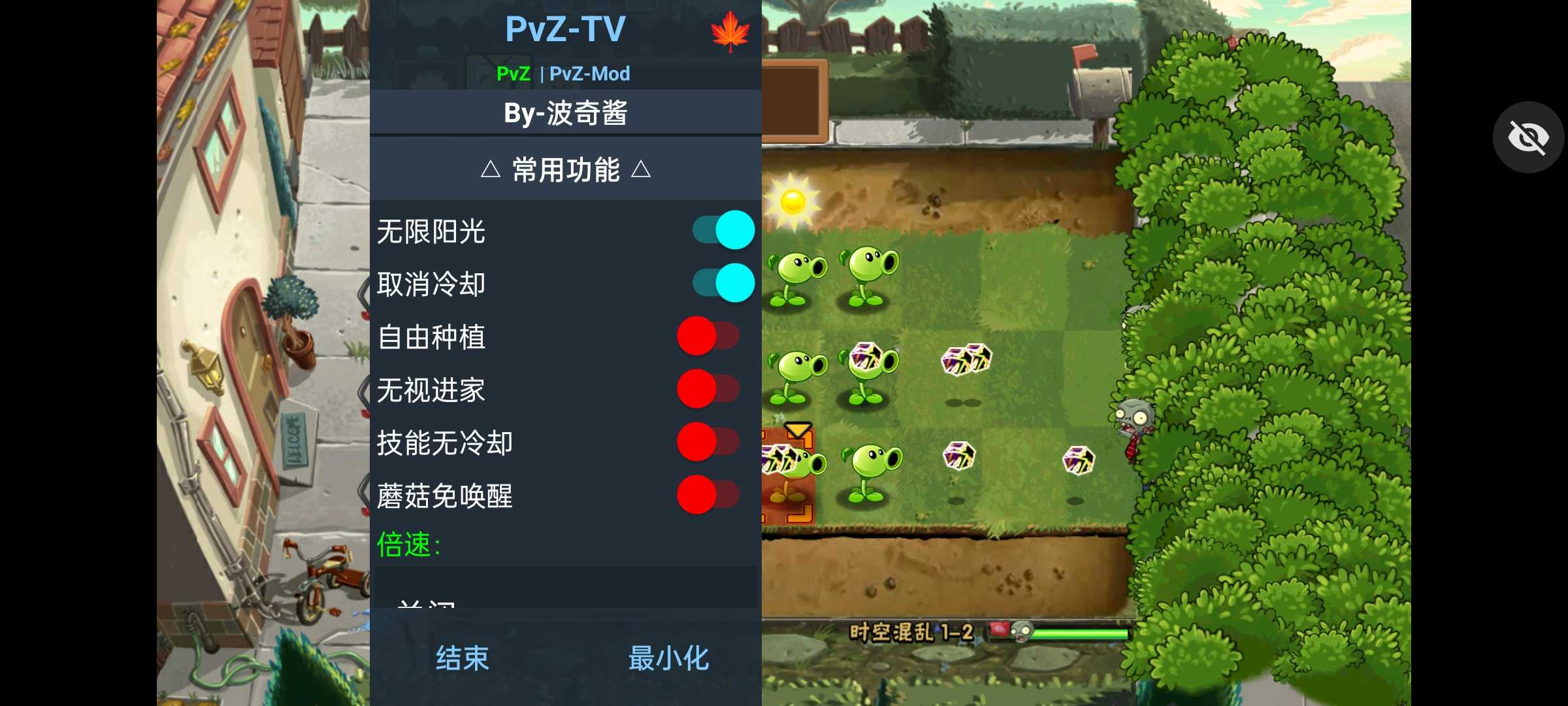Click the By-波奇酱 author label
The height and width of the screenshot is (706, 1568).
(x=566, y=112)
